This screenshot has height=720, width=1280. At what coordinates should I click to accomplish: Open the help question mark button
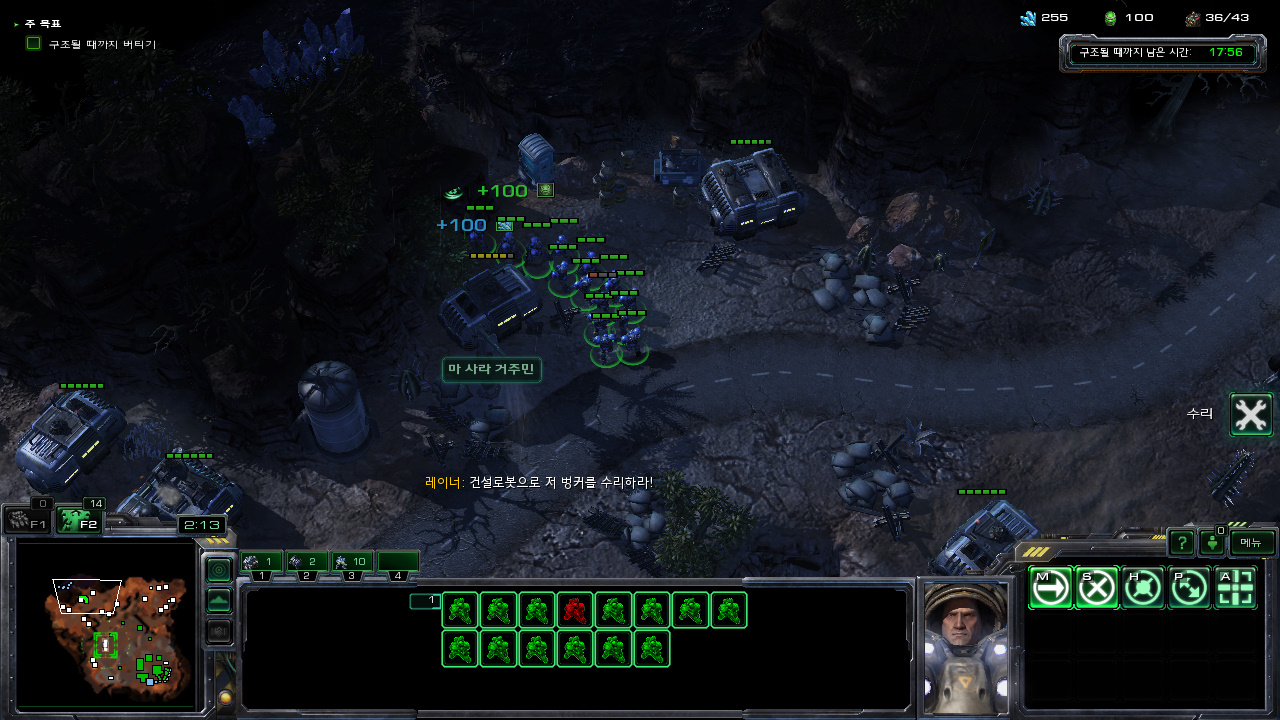click(x=1181, y=543)
